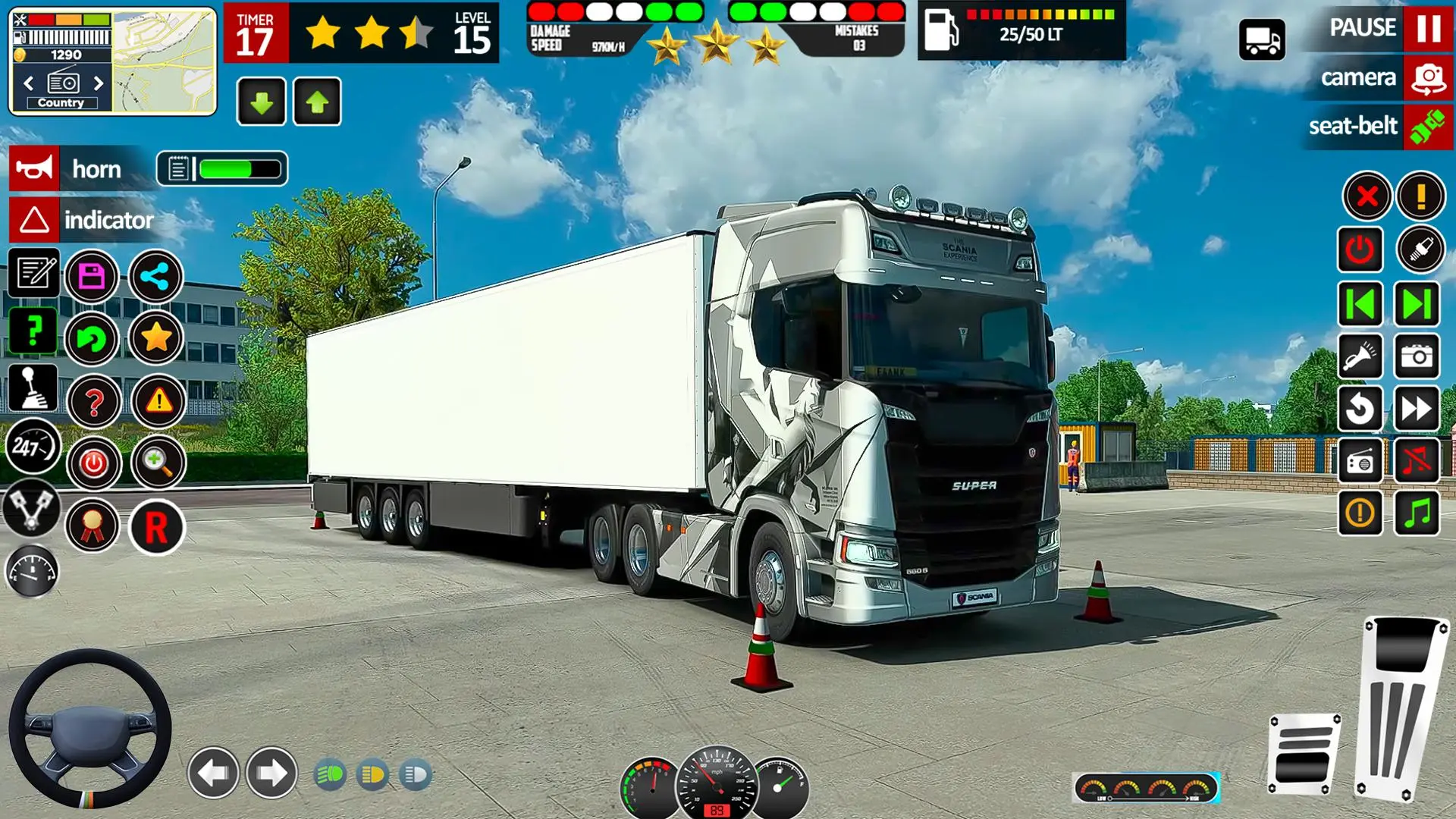Steer right with the right arrow

271,773
